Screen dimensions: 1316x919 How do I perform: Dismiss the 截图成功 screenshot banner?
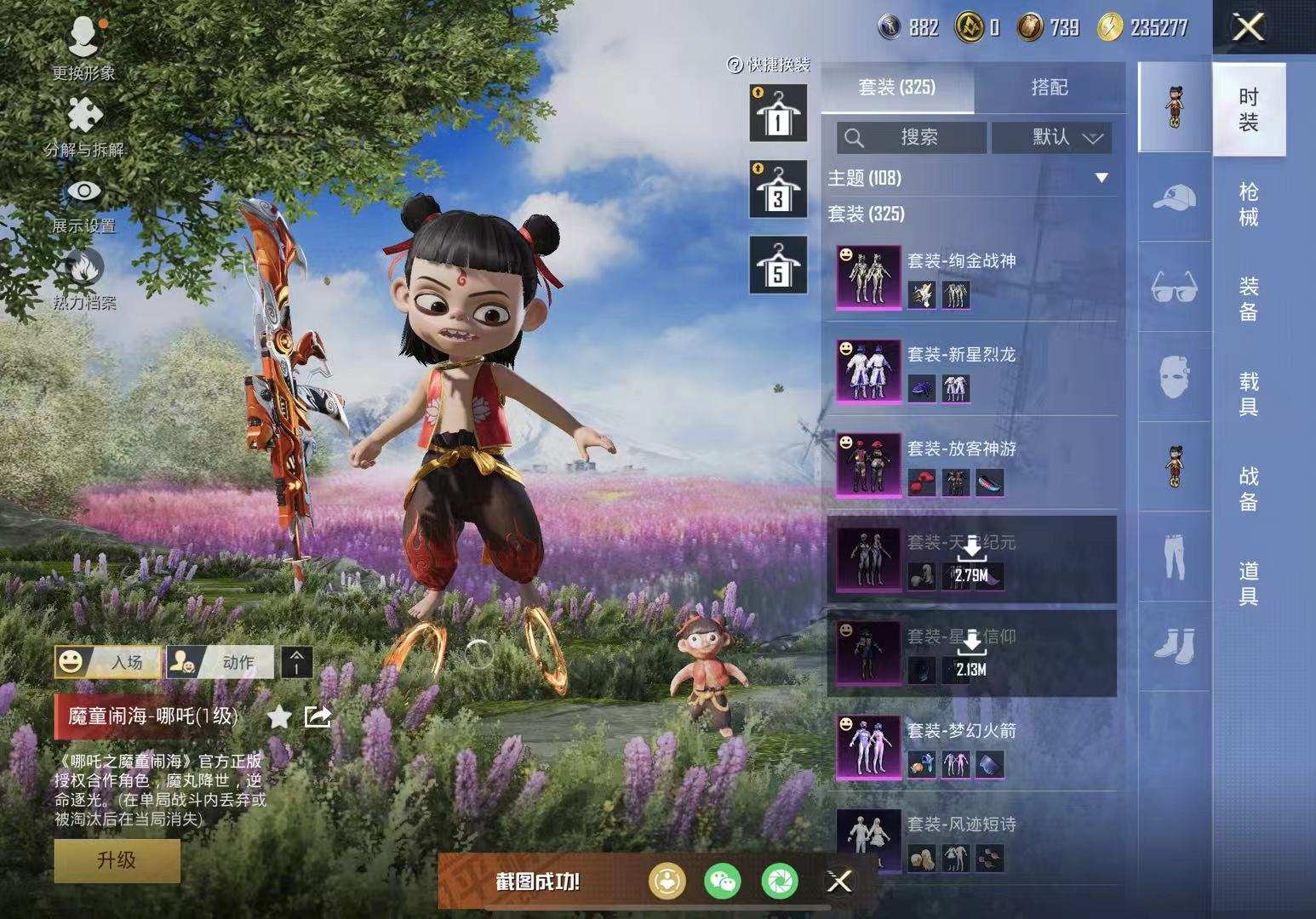point(839,882)
